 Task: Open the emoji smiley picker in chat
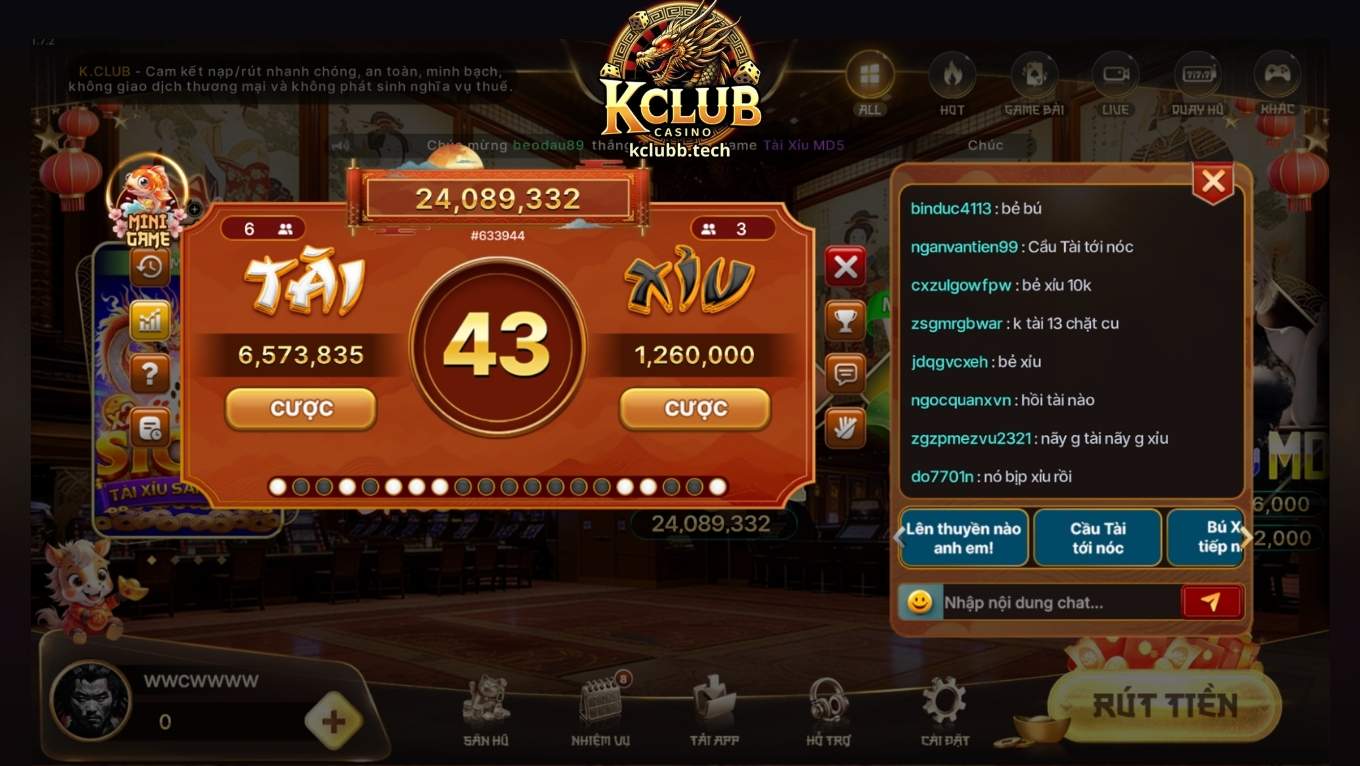pos(919,601)
